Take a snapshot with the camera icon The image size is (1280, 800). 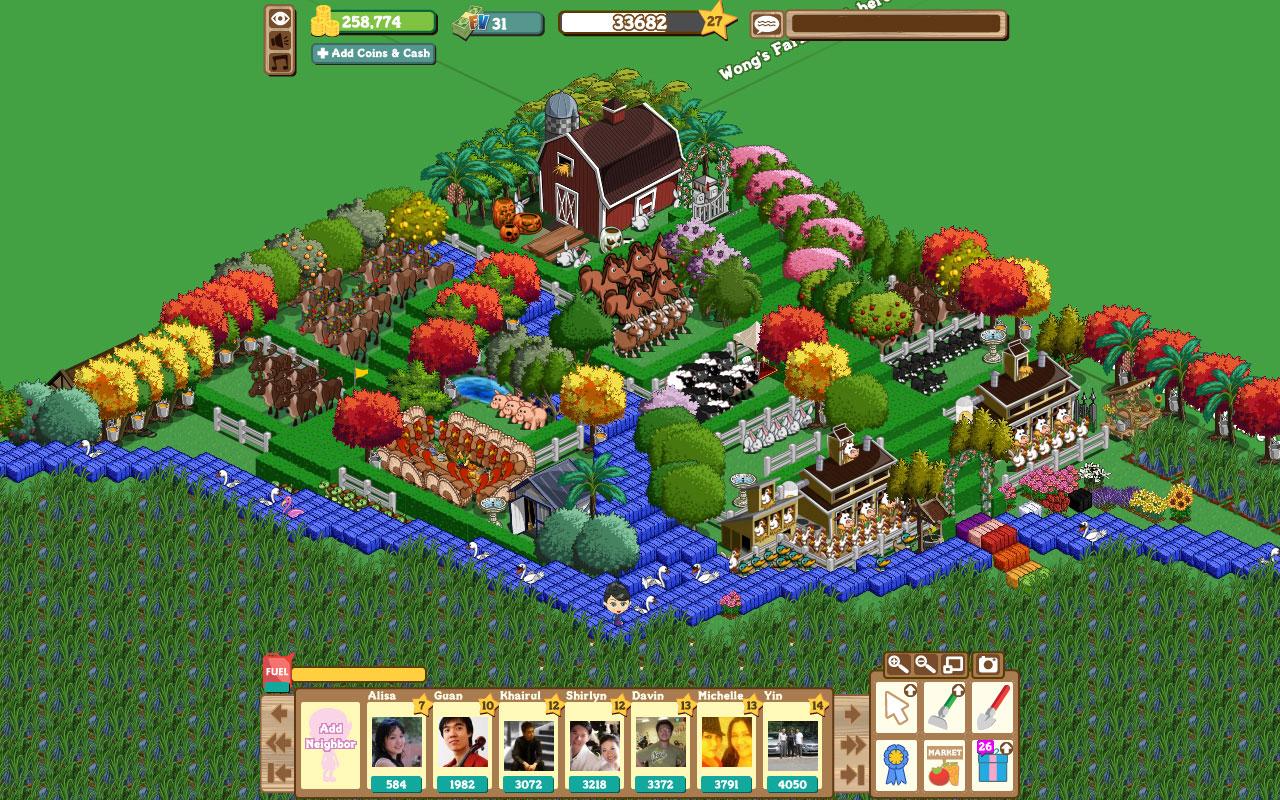point(988,664)
